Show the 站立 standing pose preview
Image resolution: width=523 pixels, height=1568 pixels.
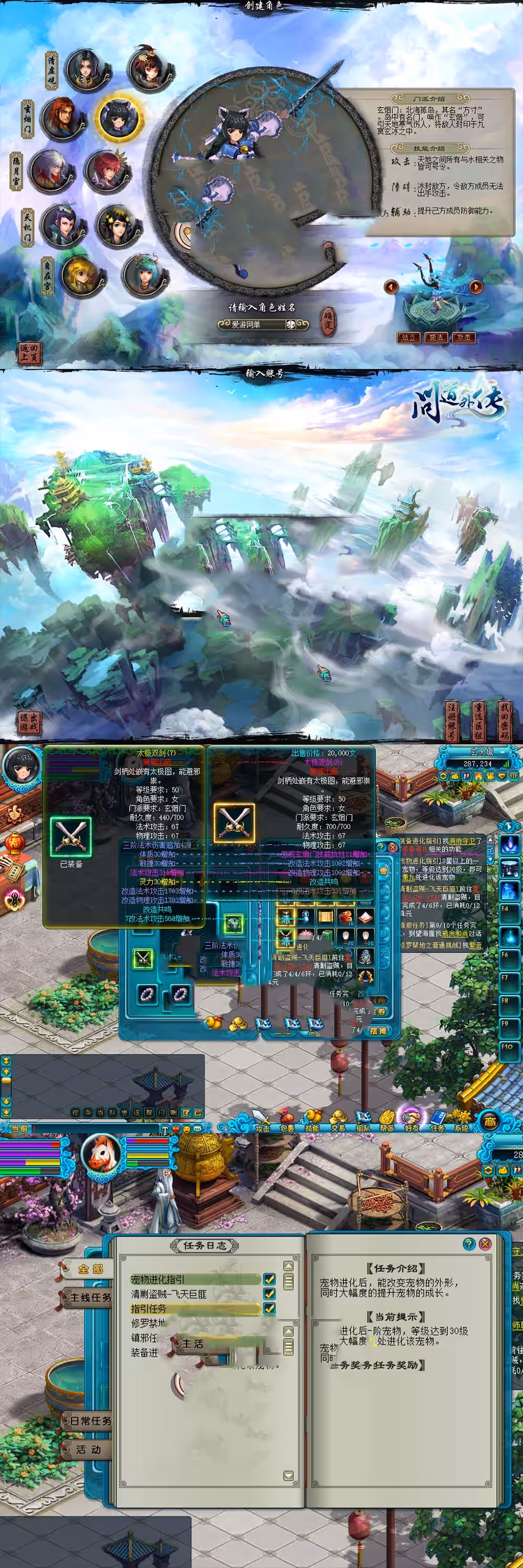pos(408,337)
